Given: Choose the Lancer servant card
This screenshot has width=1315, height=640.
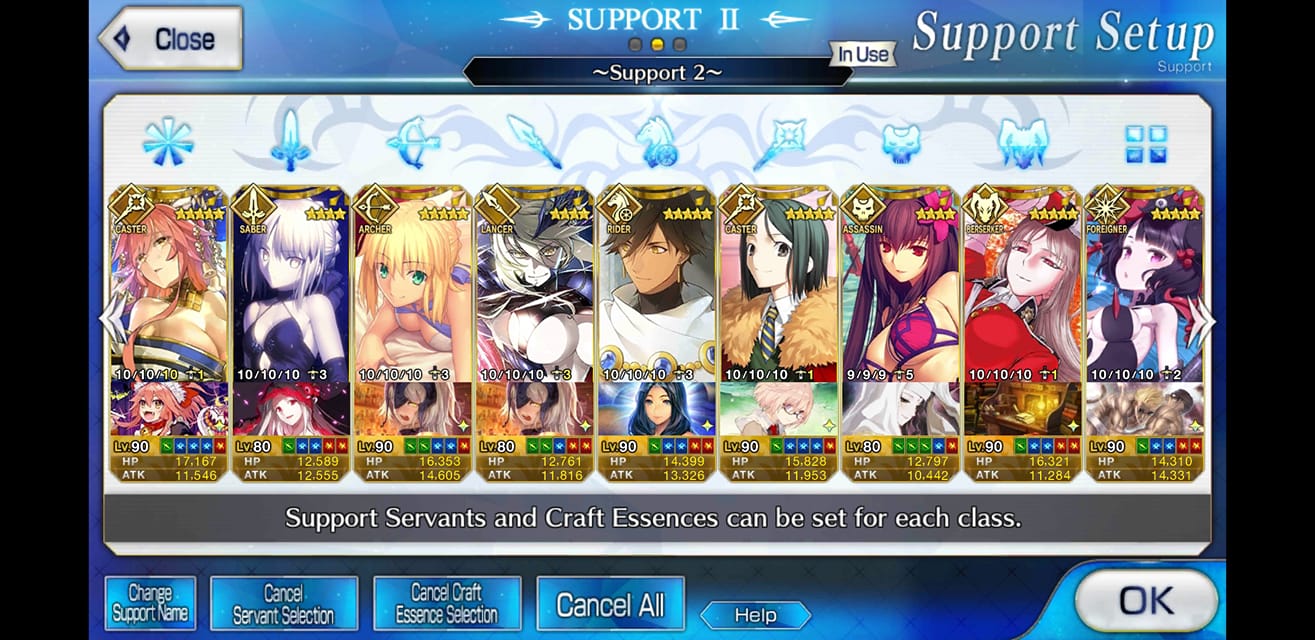Looking at the screenshot, I should (x=534, y=290).
